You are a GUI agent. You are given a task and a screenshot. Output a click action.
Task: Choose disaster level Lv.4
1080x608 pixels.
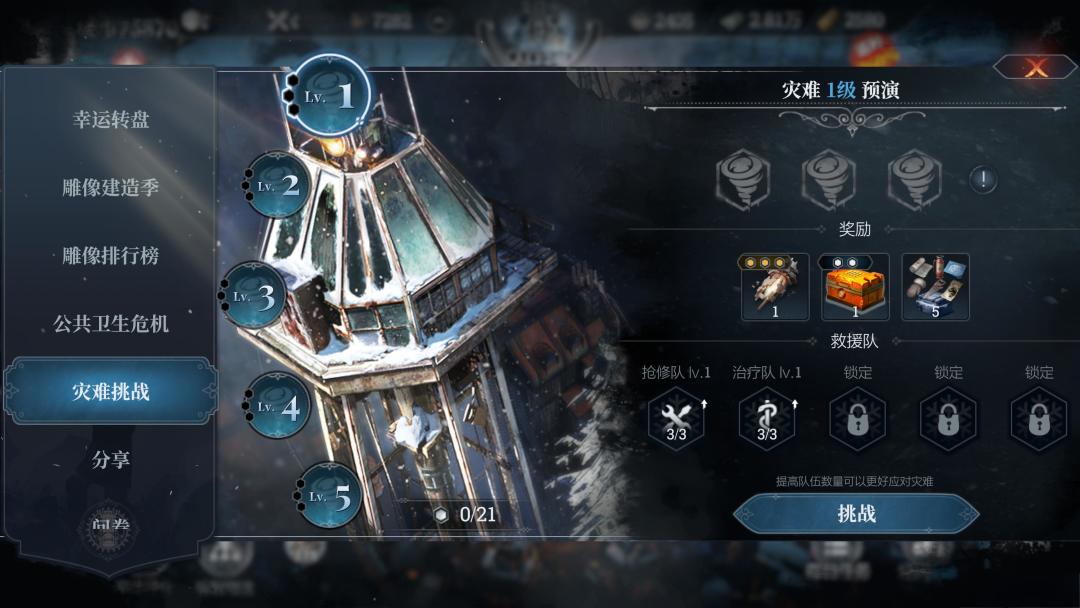click(x=279, y=406)
